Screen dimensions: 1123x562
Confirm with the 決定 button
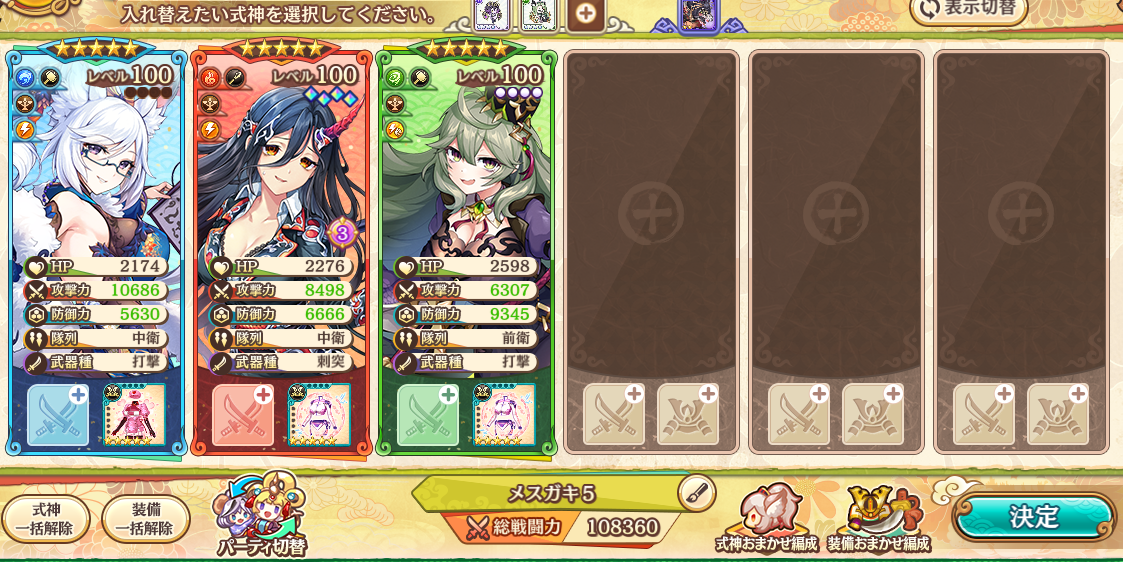1033,517
